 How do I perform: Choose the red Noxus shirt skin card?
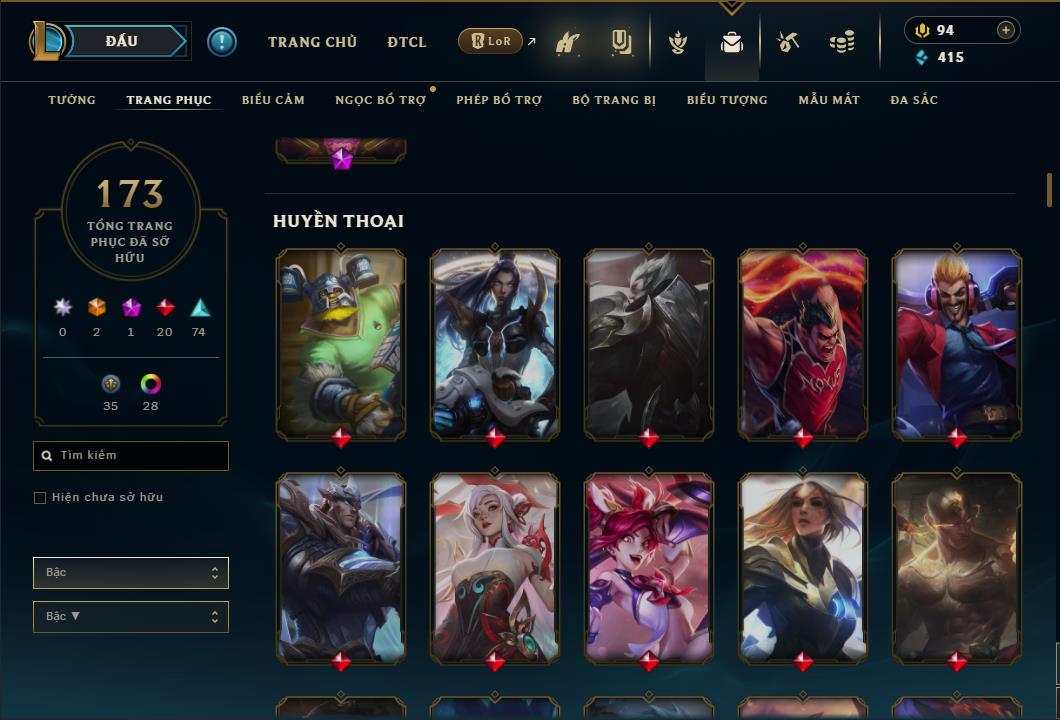[803, 343]
